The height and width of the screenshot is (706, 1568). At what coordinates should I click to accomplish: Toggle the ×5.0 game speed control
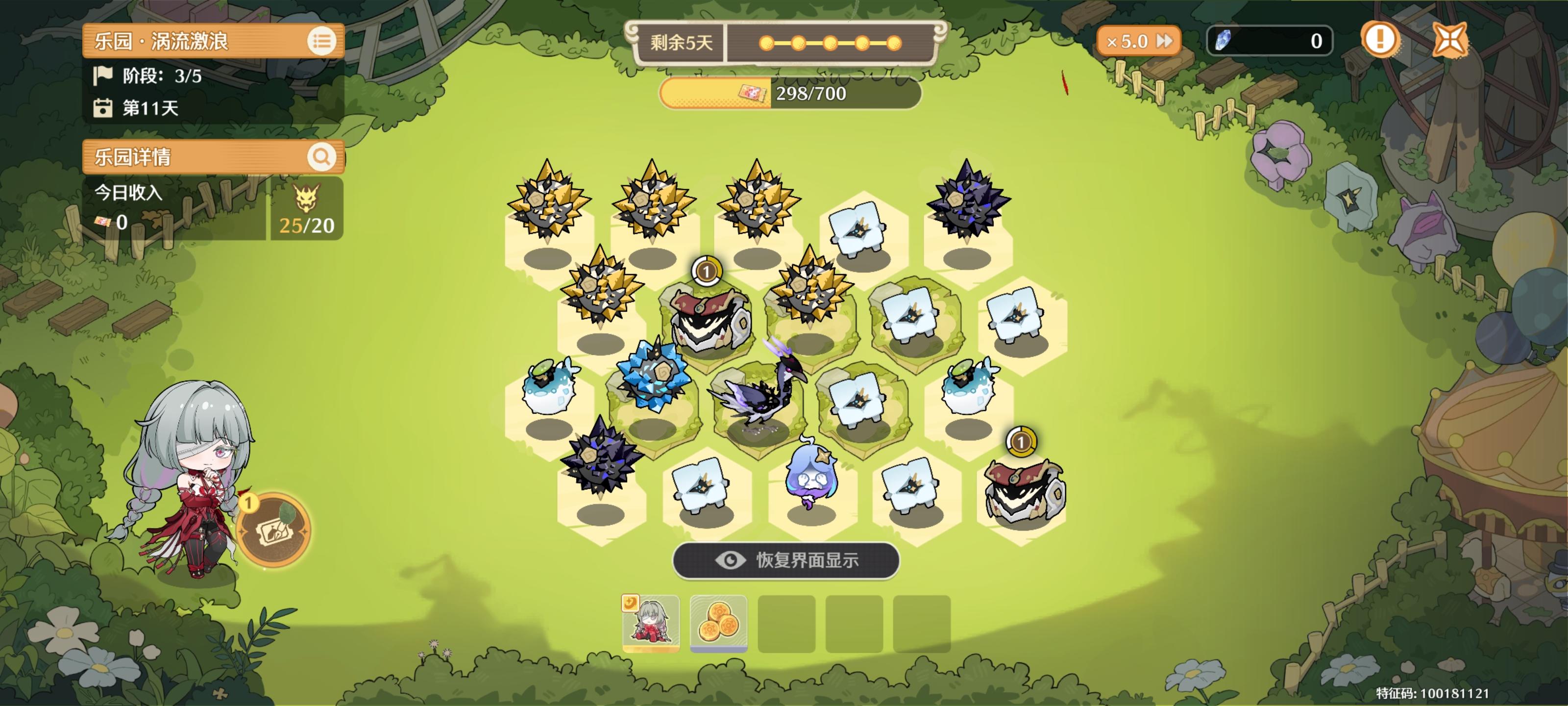(1138, 41)
